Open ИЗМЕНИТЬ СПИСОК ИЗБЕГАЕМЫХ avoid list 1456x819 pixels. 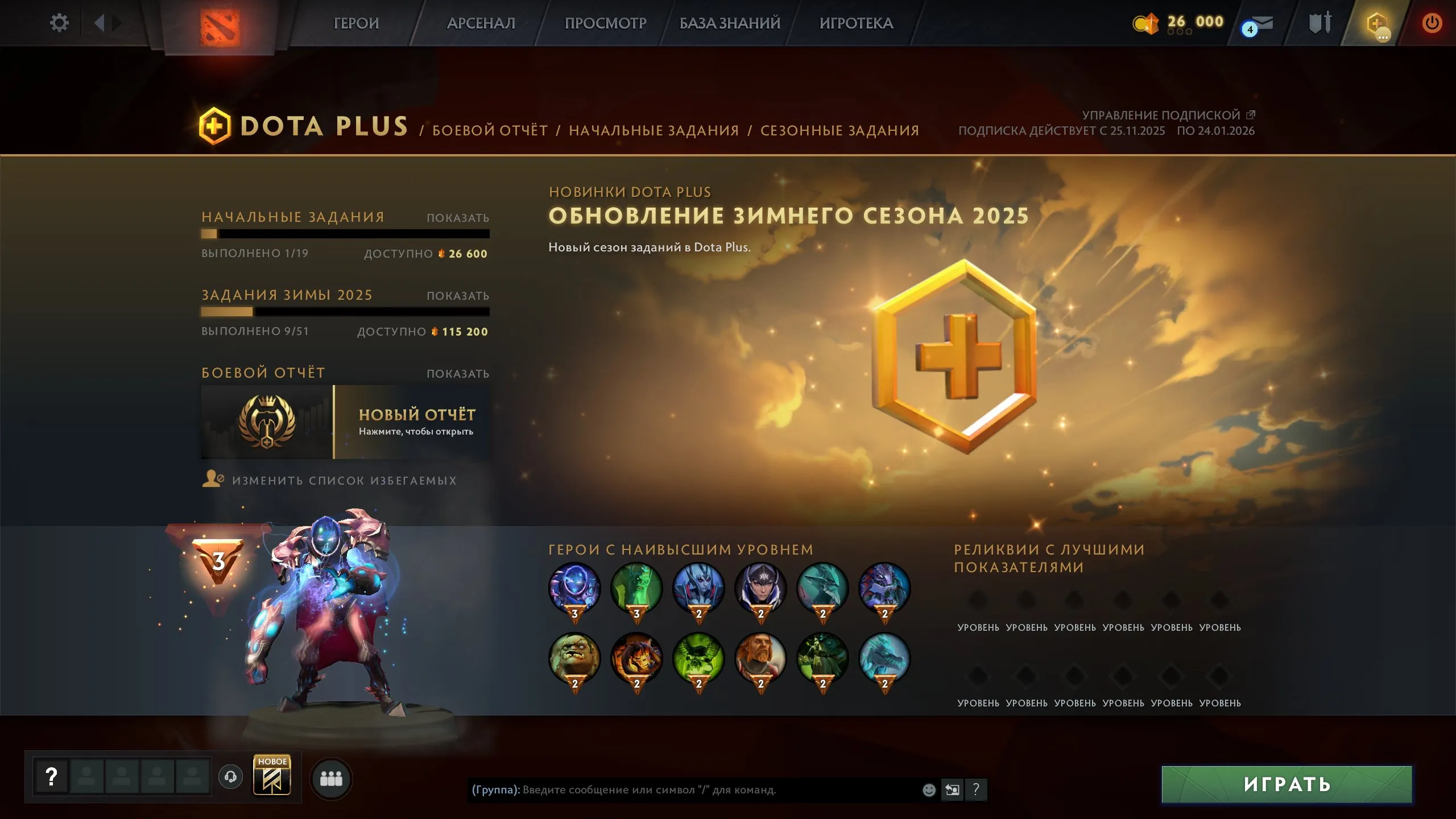click(341, 481)
